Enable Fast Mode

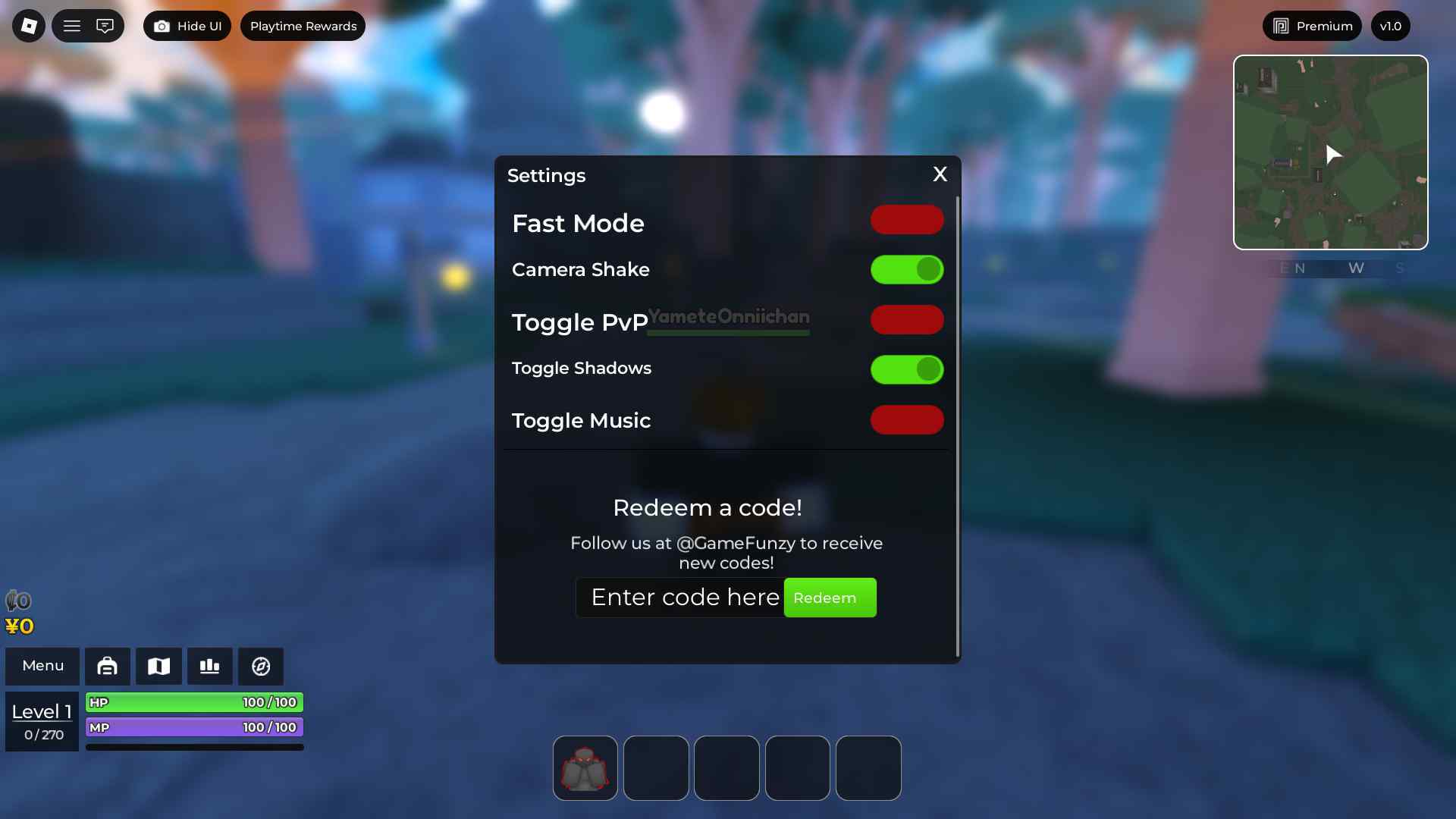[907, 219]
